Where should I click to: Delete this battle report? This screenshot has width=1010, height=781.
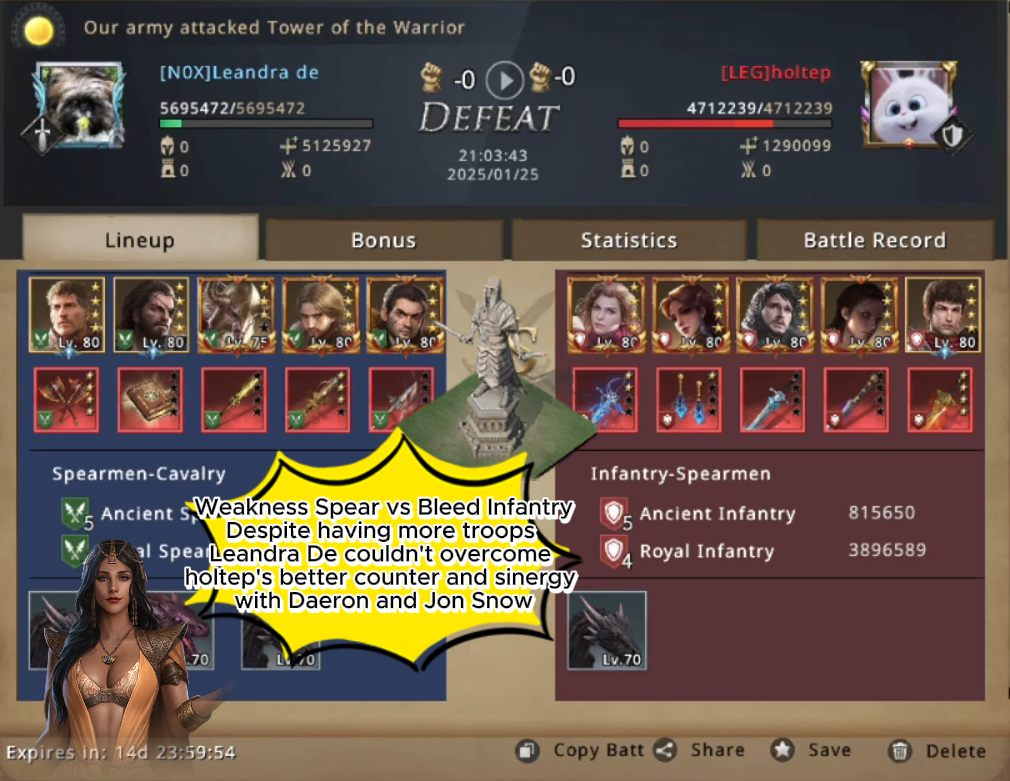pyautogui.click(x=937, y=750)
